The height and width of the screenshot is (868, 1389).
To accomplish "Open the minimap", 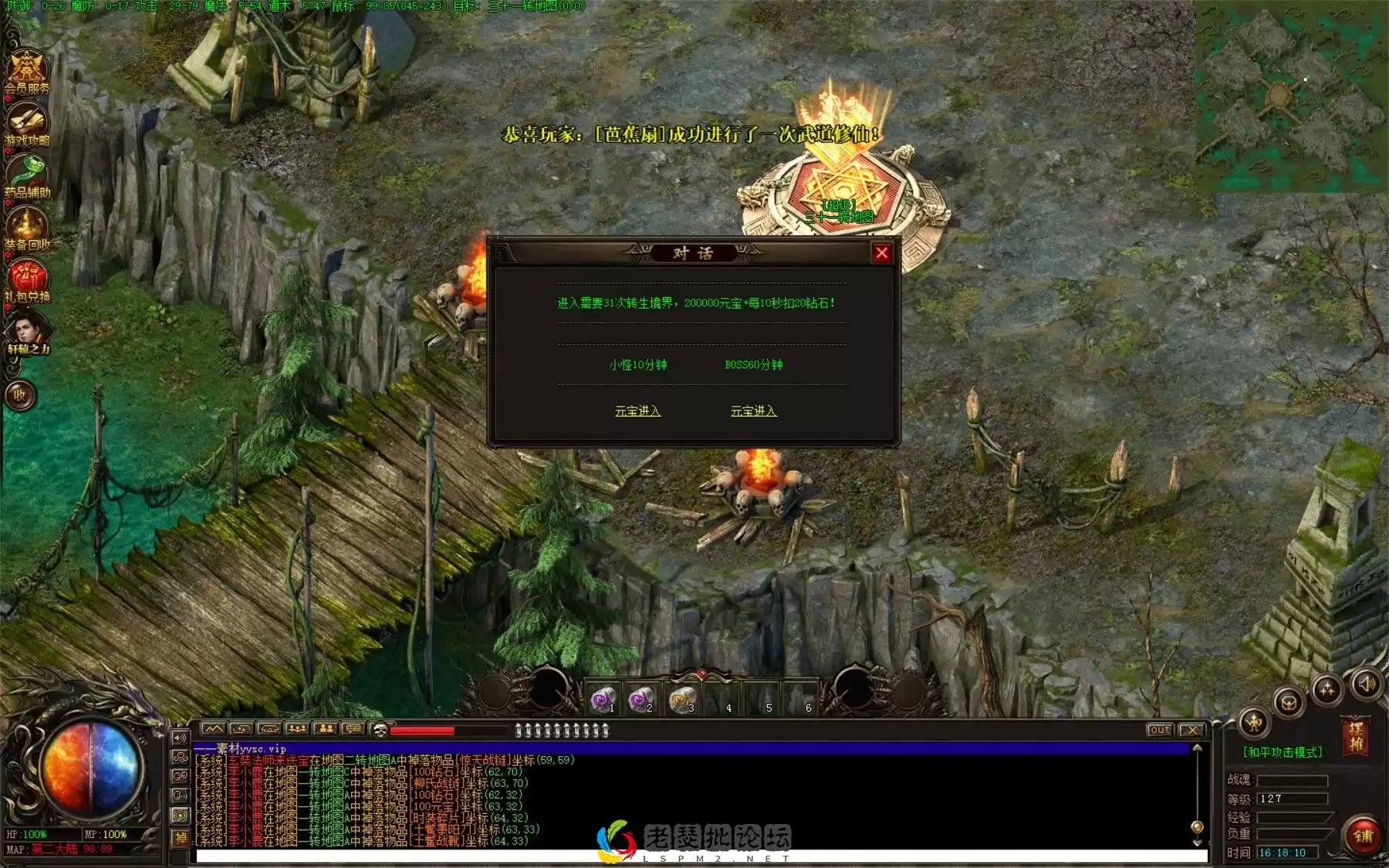I will point(1291,96).
